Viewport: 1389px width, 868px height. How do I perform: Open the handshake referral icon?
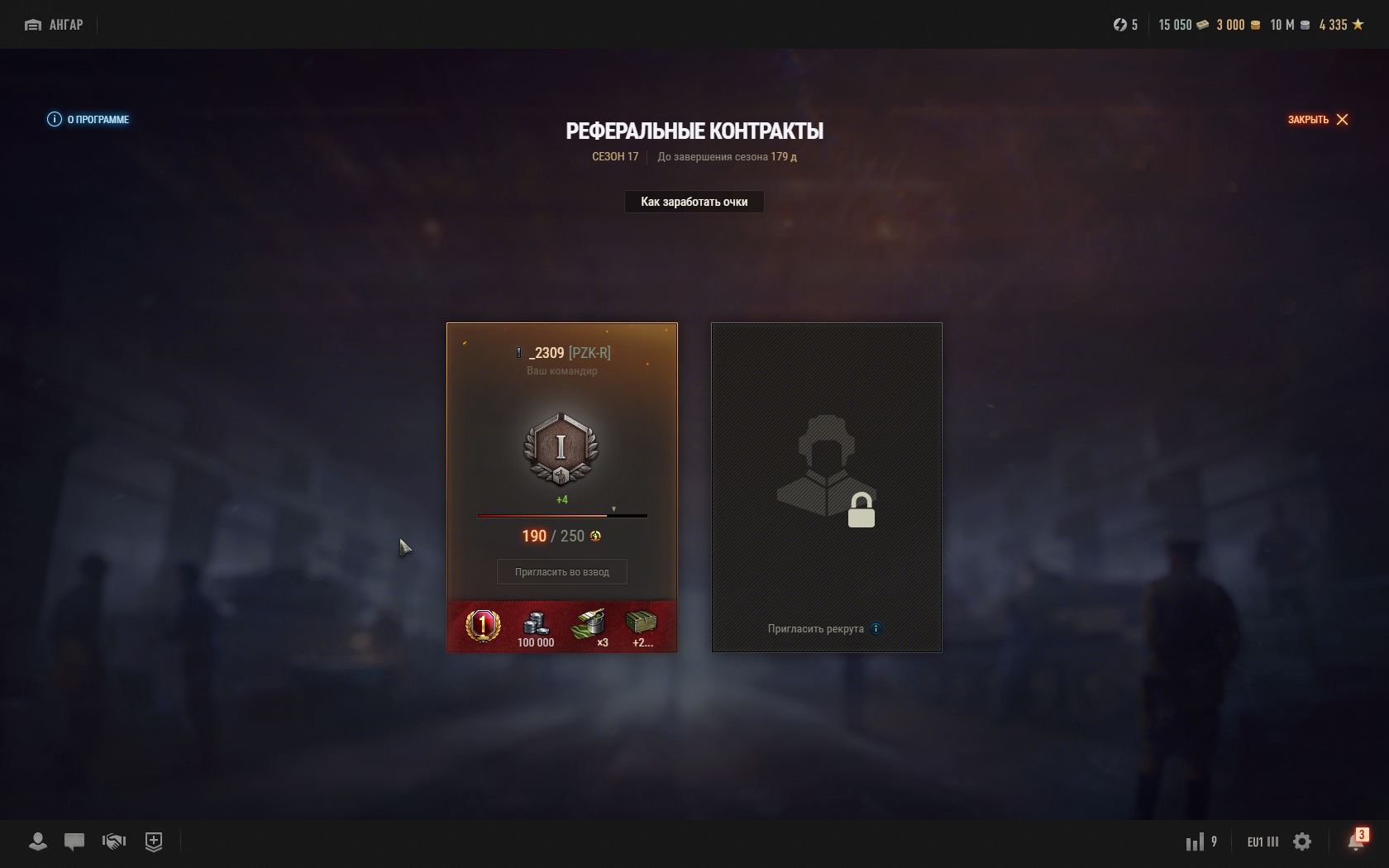click(x=113, y=842)
